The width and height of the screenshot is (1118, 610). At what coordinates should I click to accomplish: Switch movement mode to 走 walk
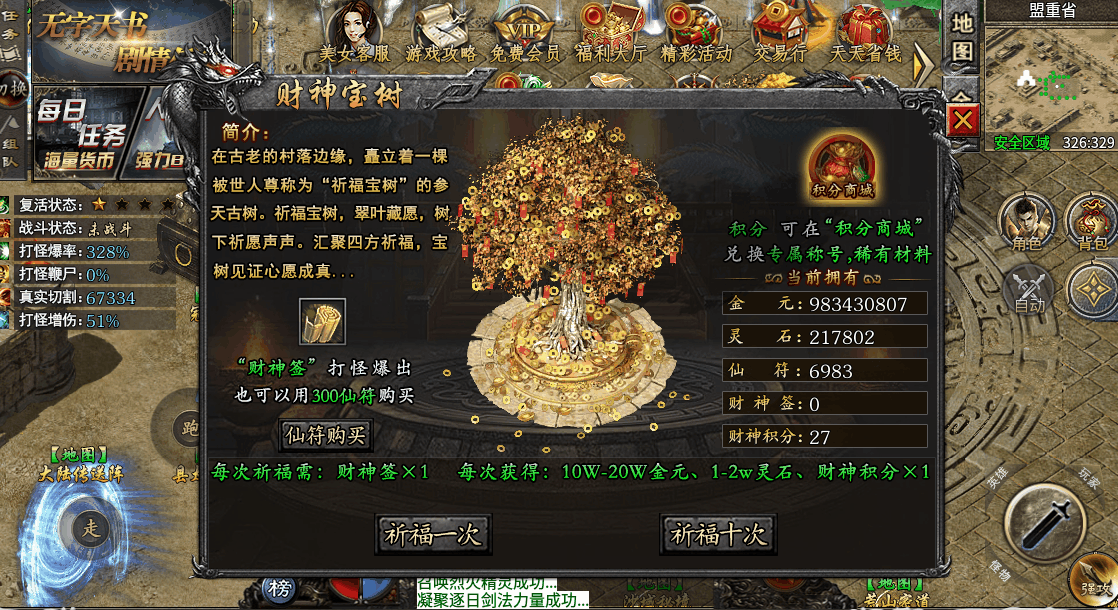92,528
